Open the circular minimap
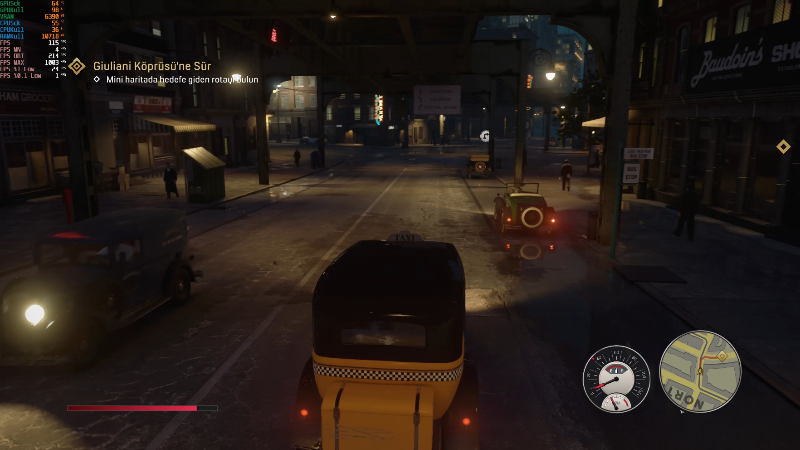Screen dimensions: 800x450 (700, 371)
